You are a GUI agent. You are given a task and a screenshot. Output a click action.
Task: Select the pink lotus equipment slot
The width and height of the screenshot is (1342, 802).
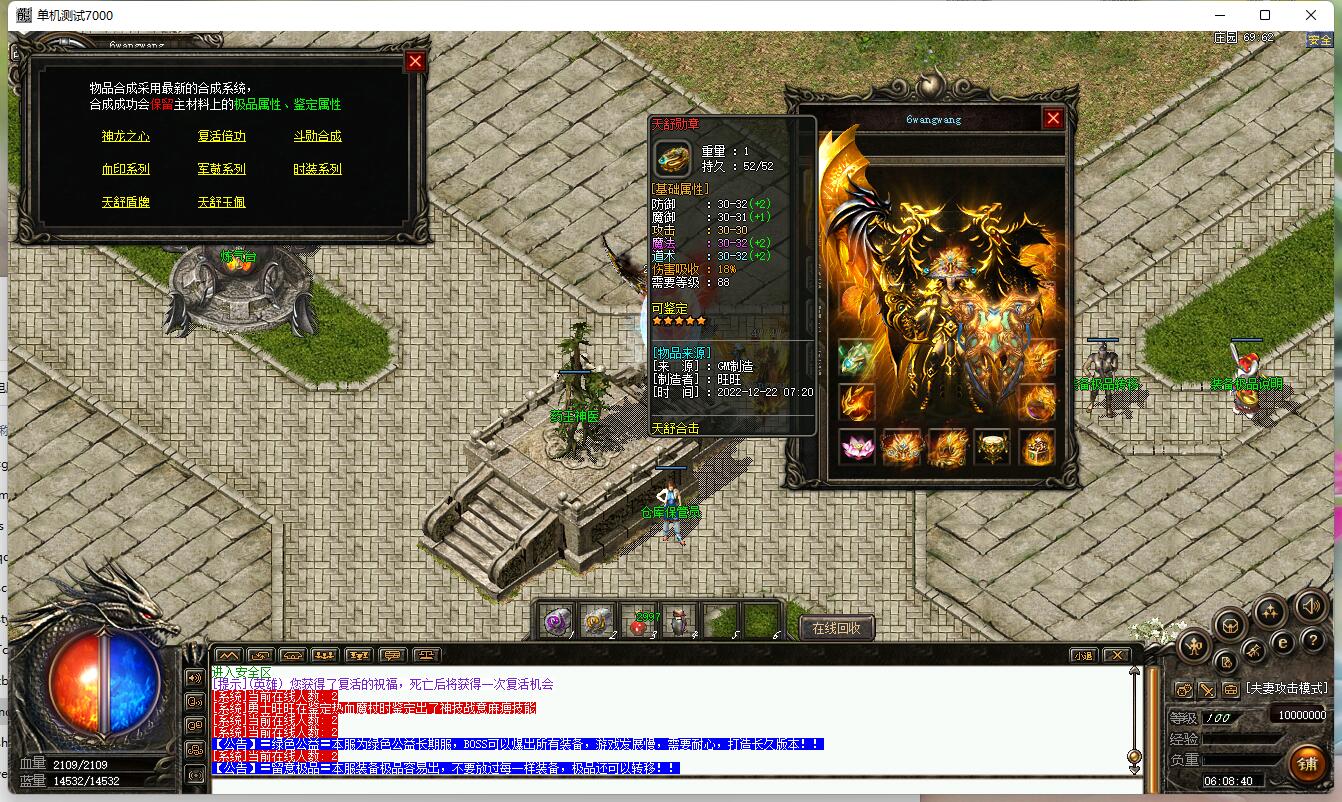coord(857,447)
